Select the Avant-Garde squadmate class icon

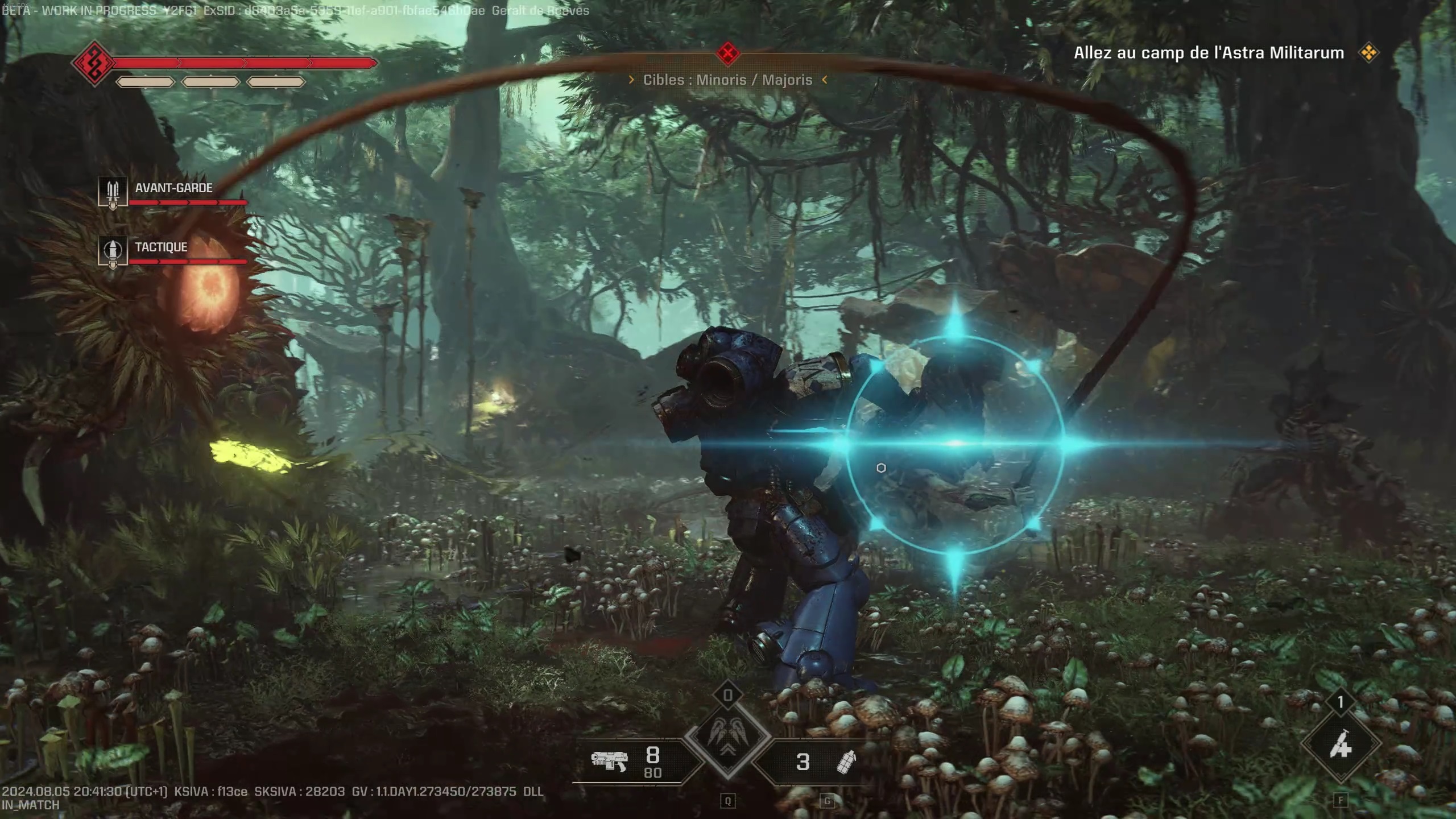113,192
